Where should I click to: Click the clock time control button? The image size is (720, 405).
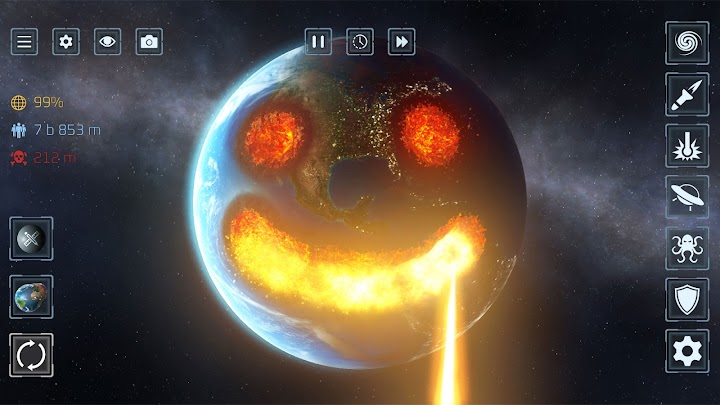360,42
